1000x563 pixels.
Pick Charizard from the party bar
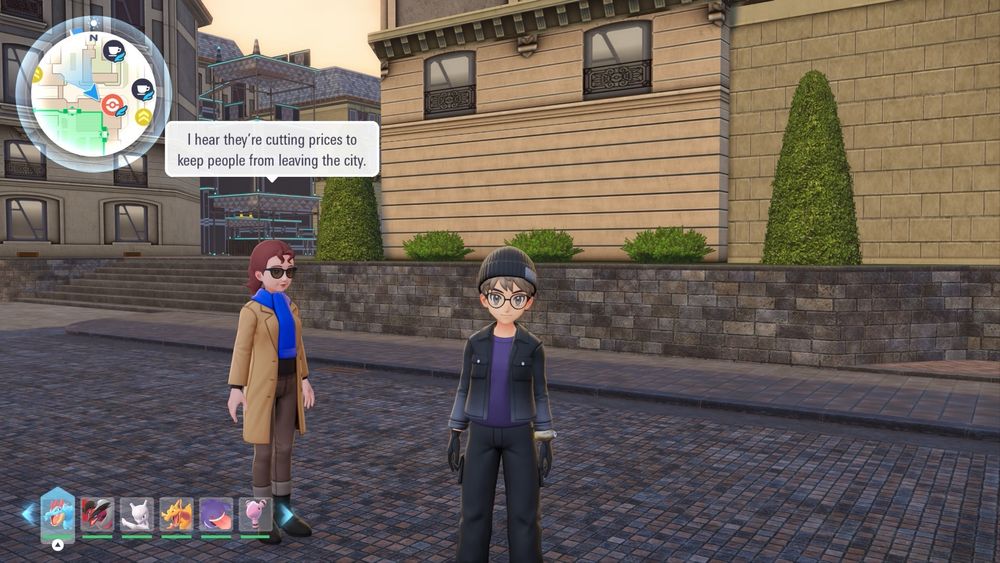176,514
